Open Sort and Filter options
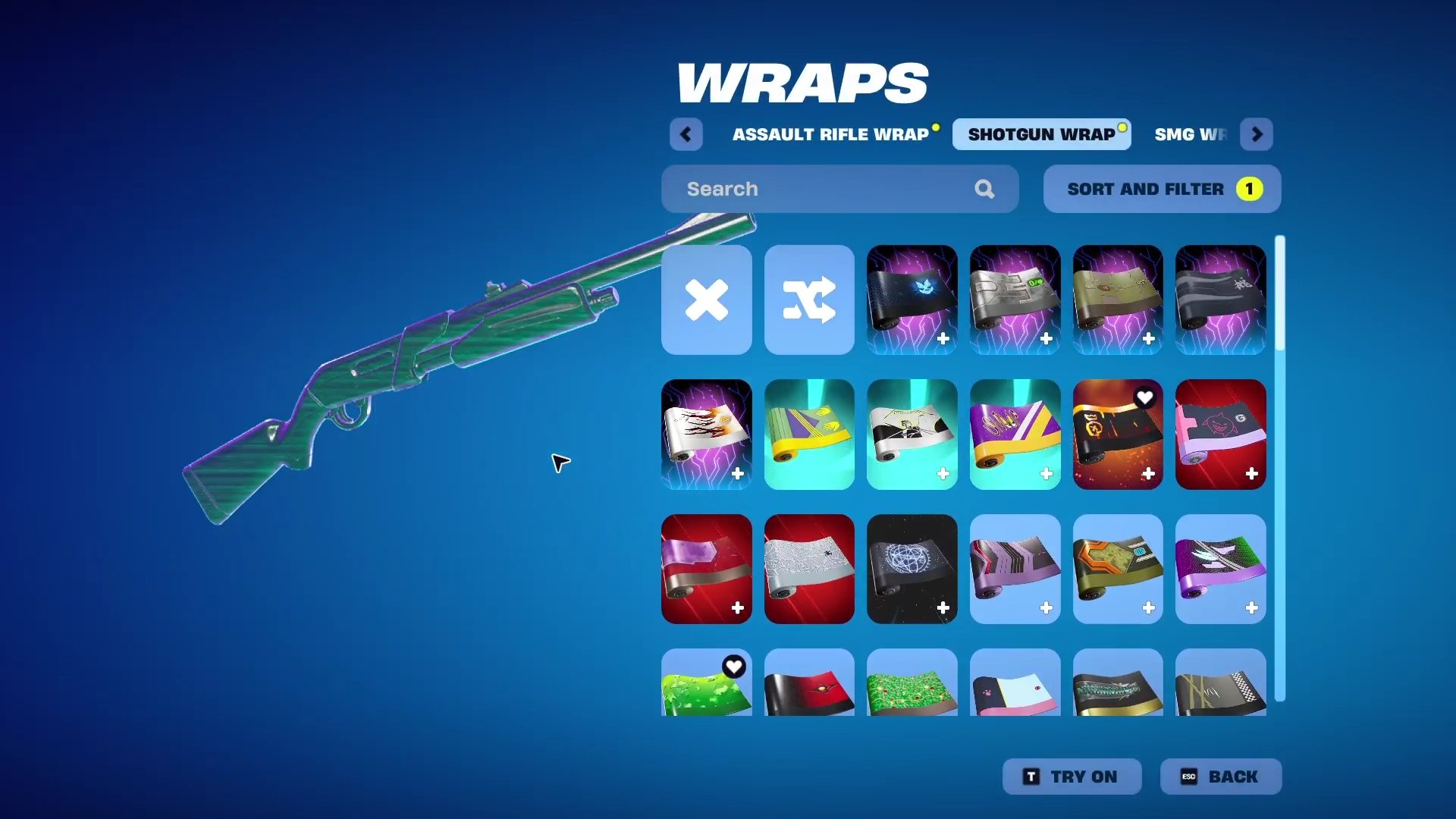The height and width of the screenshot is (819, 1456). [x=1161, y=188]
